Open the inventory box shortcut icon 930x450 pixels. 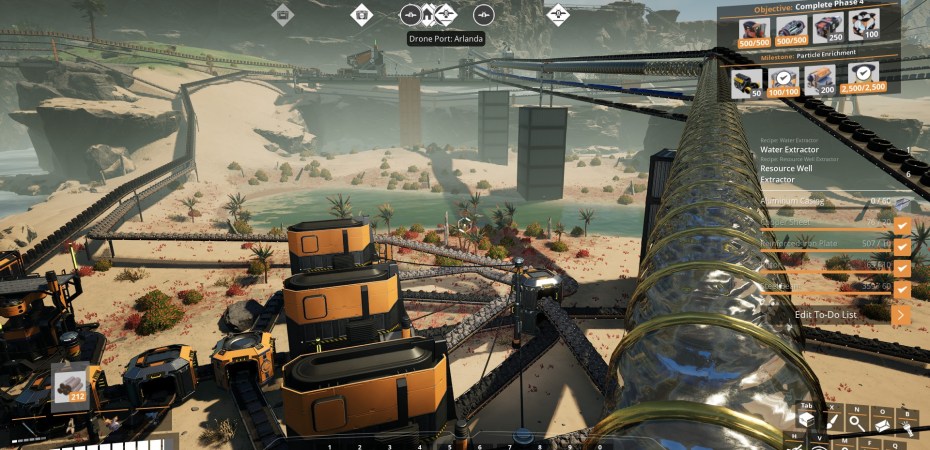pyautogui.click(x=805, y=423)
